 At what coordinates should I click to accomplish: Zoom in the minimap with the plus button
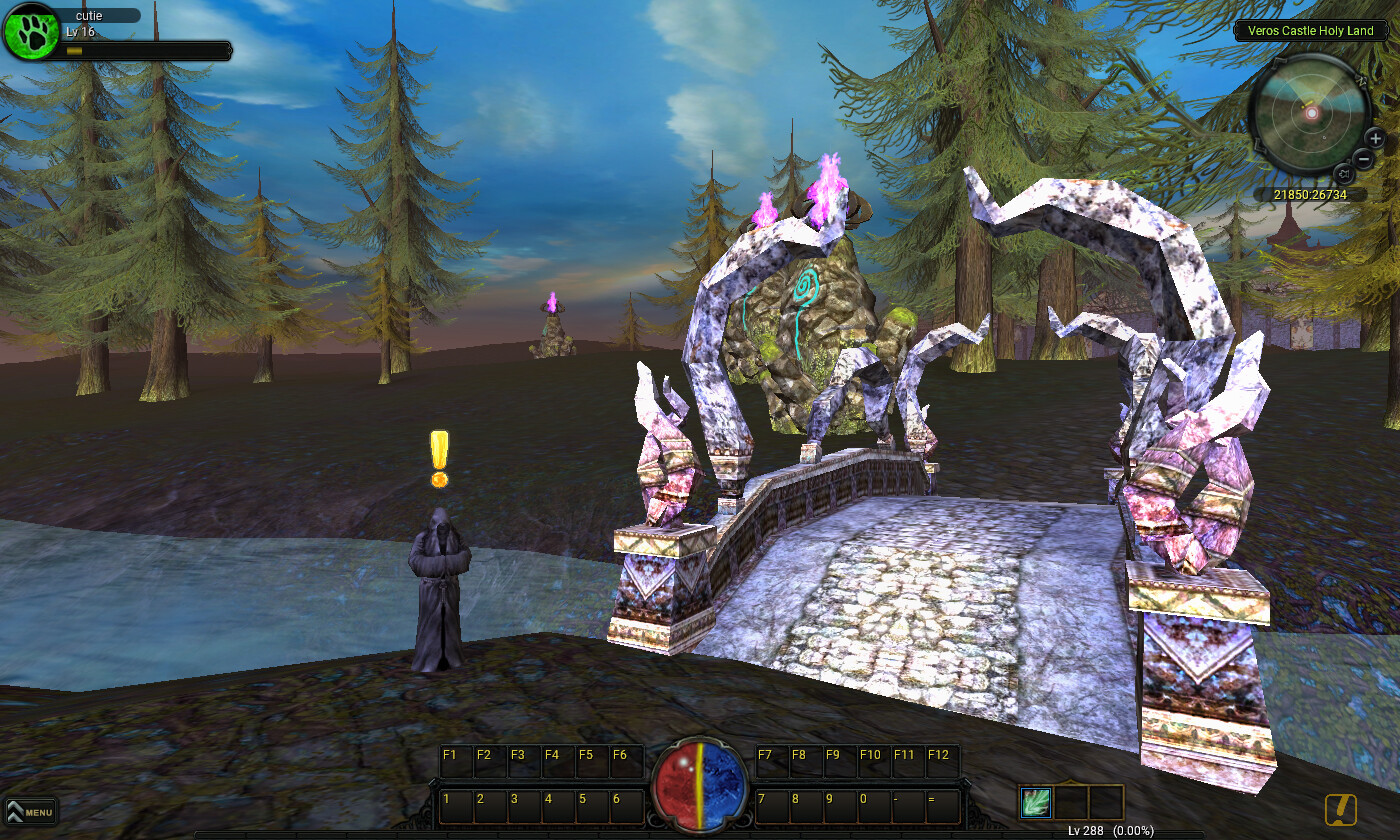(1374, 137)
